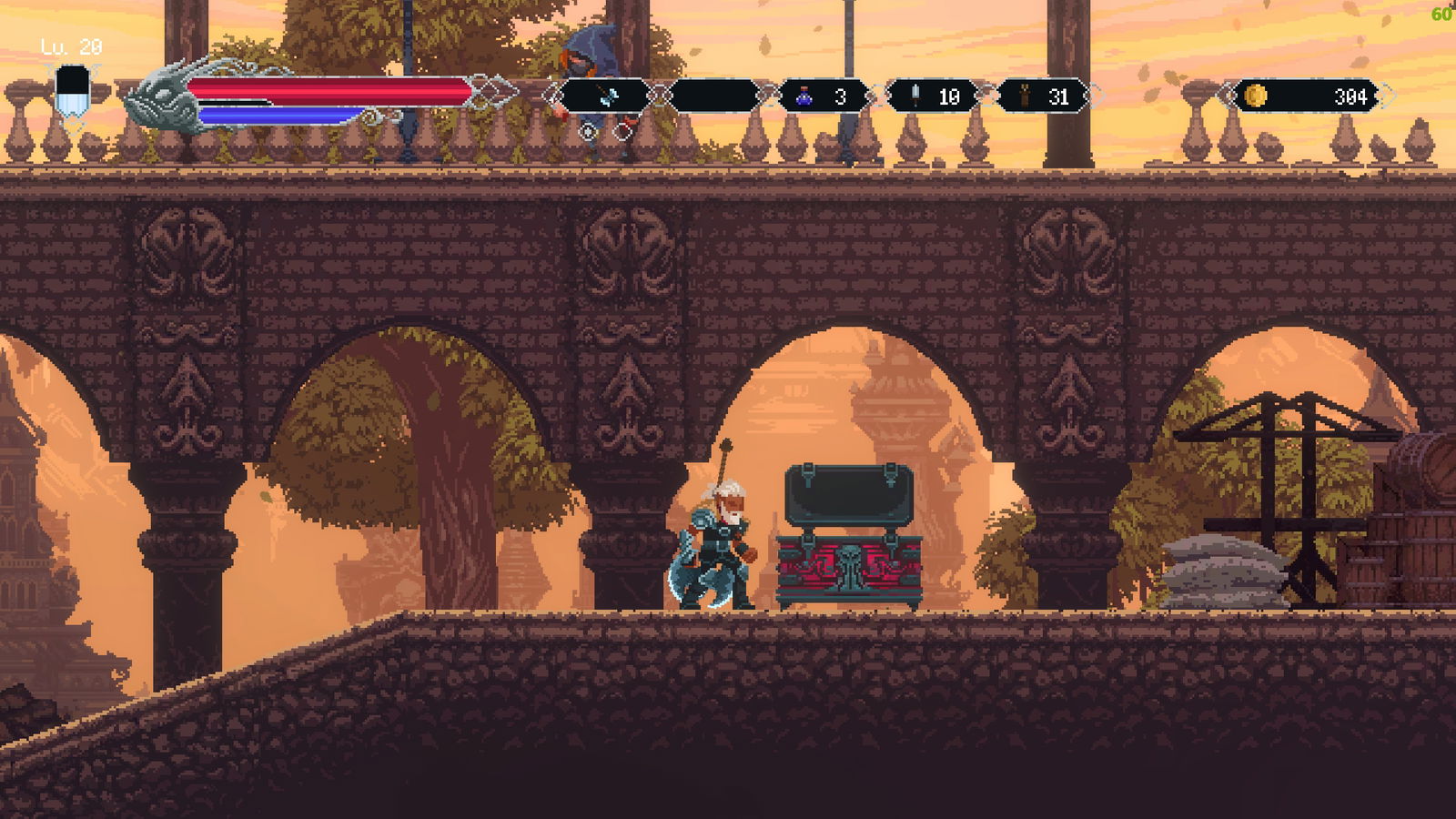The image size is (1456, 819).
Task: Click the Lv. 20 level indicator
Action: (x=68, y=44)
